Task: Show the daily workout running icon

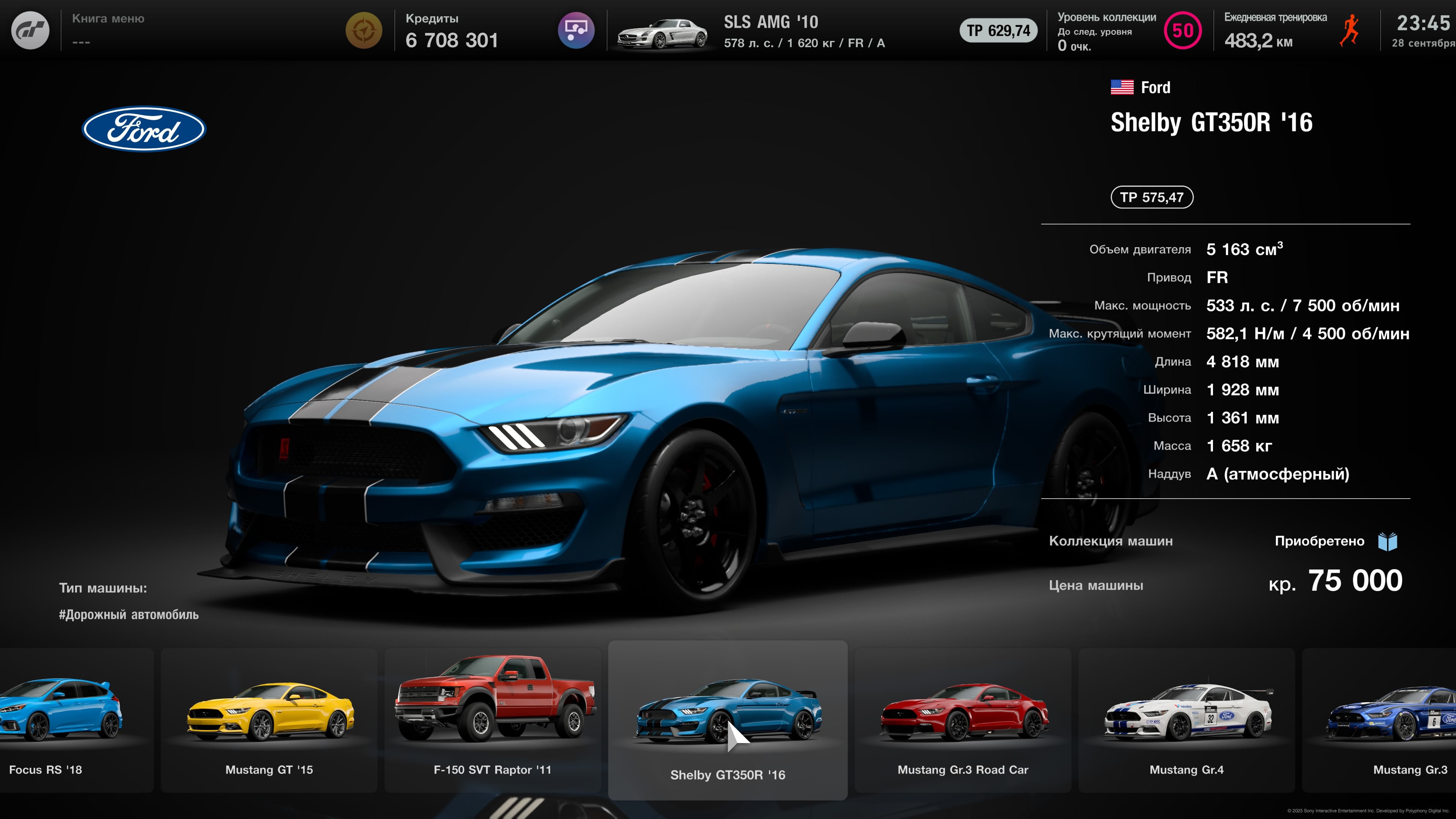Action: click(1349, 31)
